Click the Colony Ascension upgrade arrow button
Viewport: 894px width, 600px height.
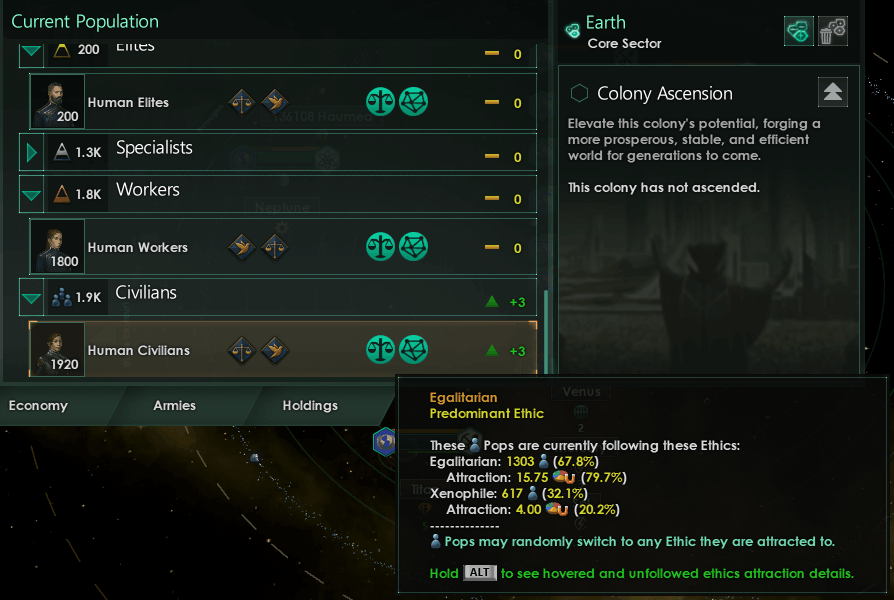pyautogui.click(x=833, y=92)
